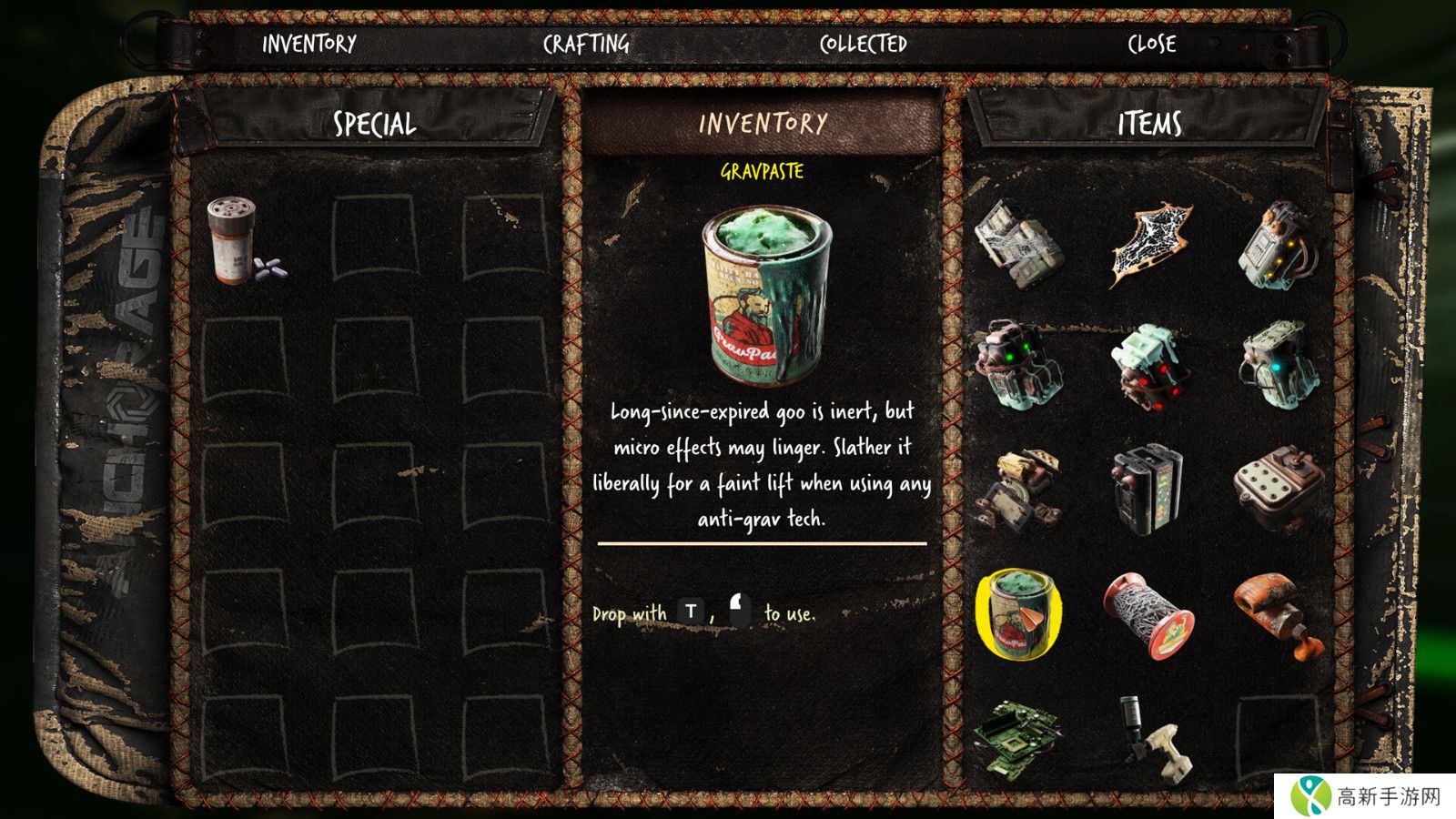
Task: Choose the web-covered scrap device item
Action: coord(1018,242)
